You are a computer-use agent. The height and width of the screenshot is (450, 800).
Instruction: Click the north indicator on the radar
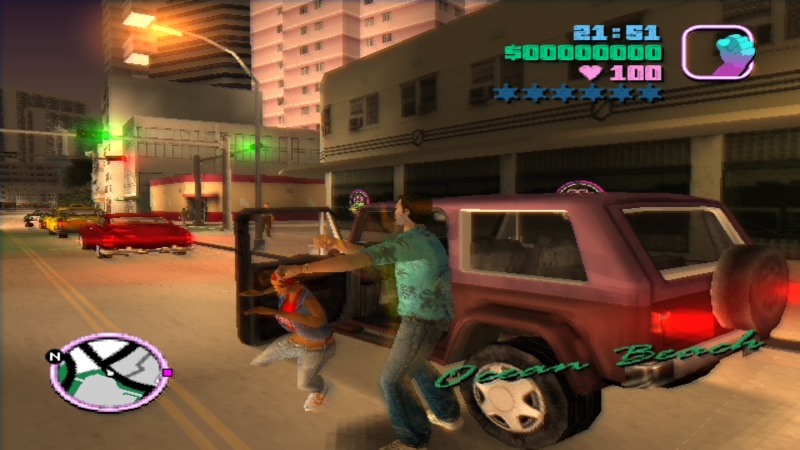(x=56, y=354)
